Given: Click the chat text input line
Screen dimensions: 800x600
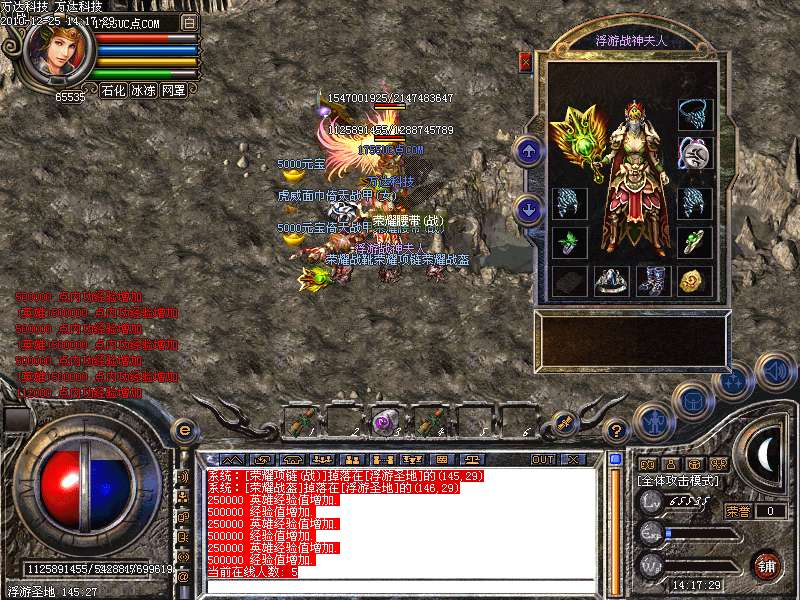Looking at the screenshot, I should point(400,586).
